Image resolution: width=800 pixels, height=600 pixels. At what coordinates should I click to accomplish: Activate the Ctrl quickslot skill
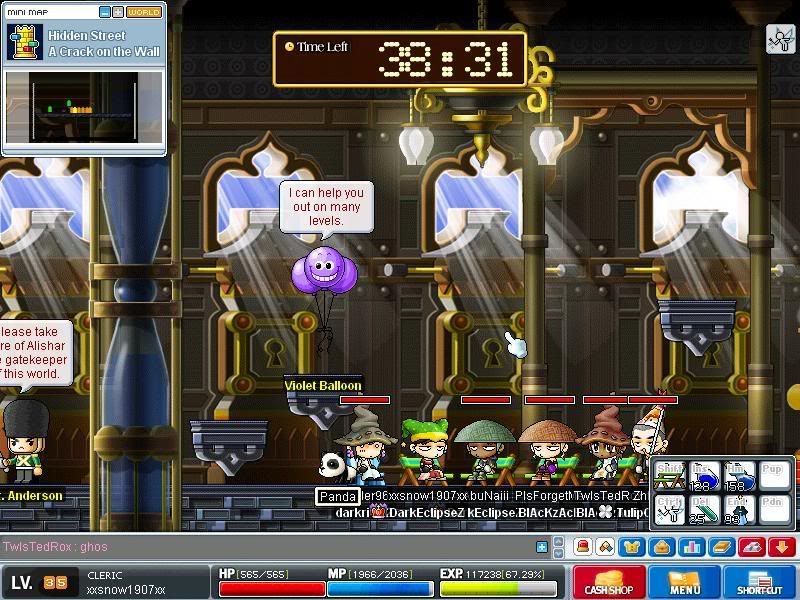670,510
